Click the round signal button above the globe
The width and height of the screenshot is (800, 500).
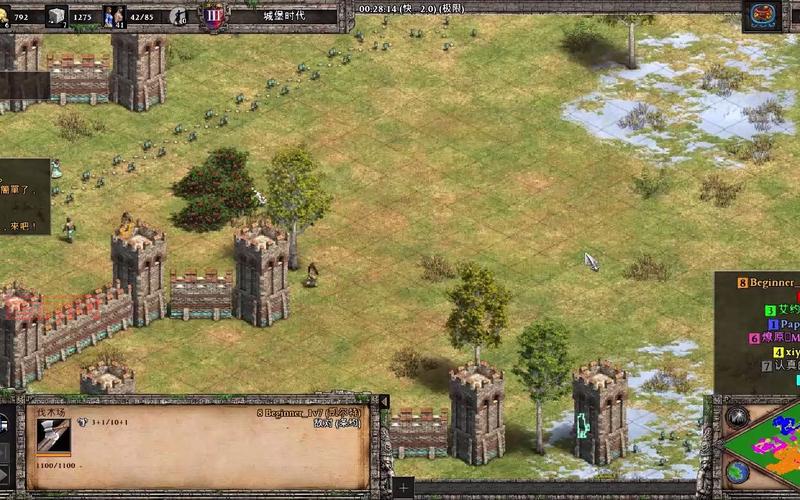click(738, 417)
